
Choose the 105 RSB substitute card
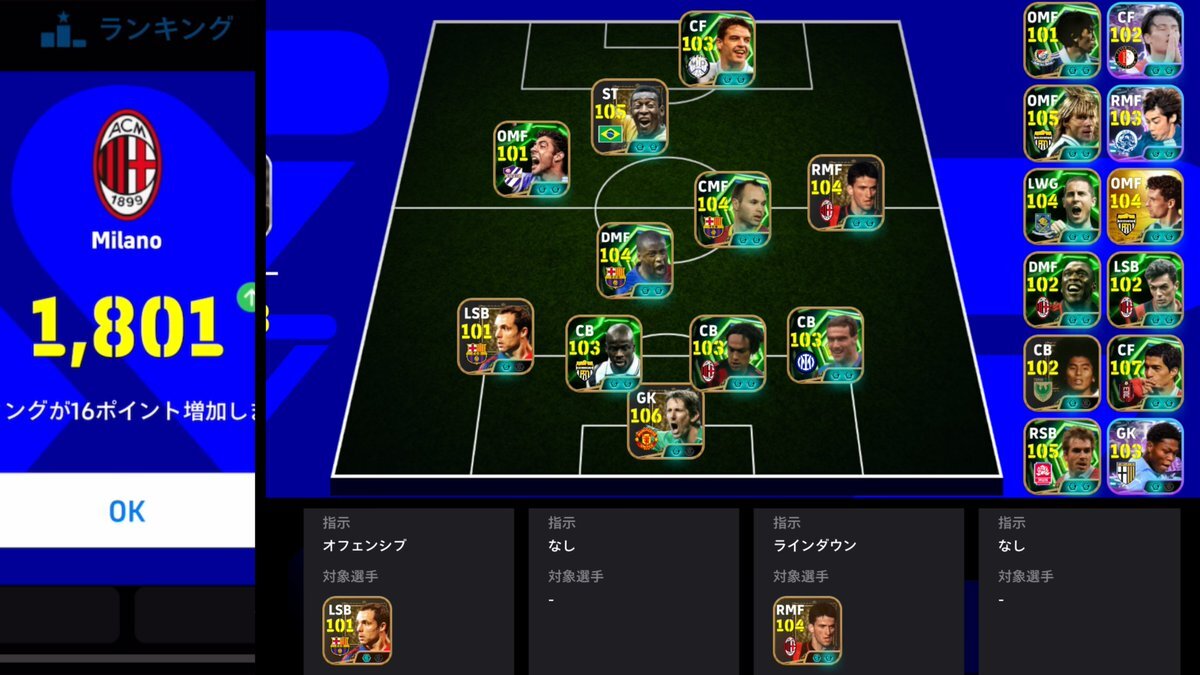(x=1061, y=456)
